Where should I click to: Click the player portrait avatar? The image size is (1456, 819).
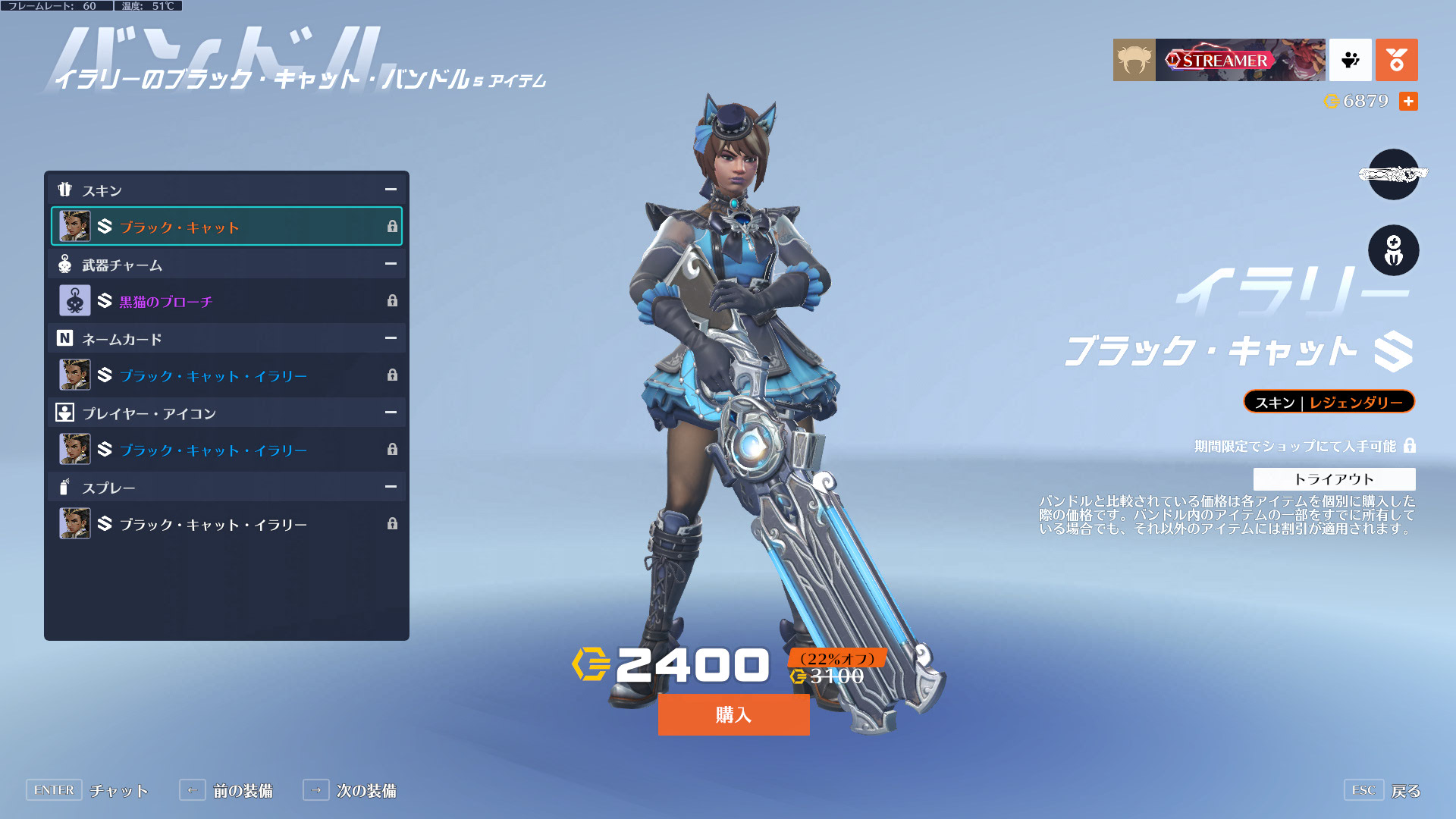[1134, 60]
